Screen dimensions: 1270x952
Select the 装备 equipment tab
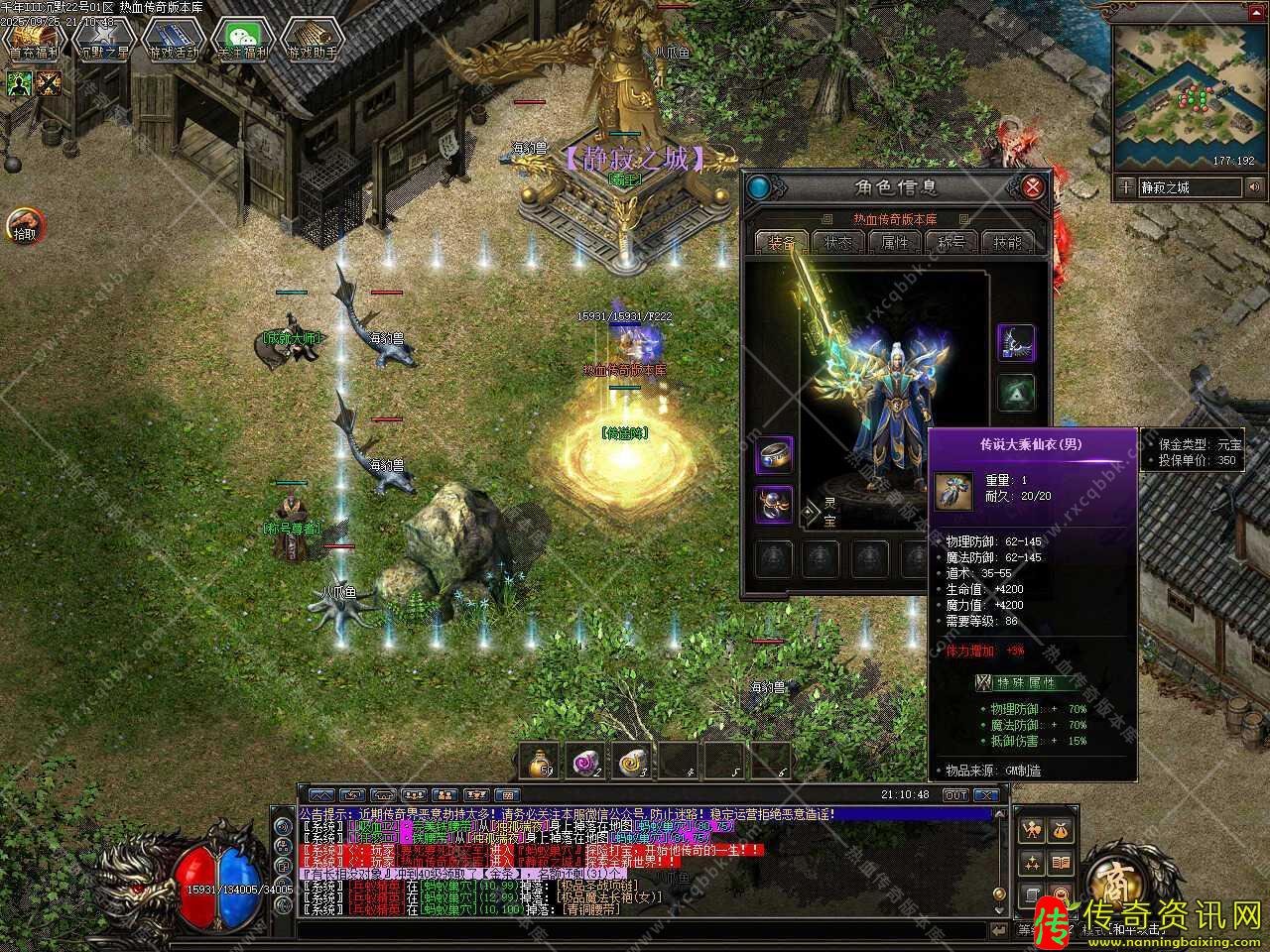tap(781, 242)
